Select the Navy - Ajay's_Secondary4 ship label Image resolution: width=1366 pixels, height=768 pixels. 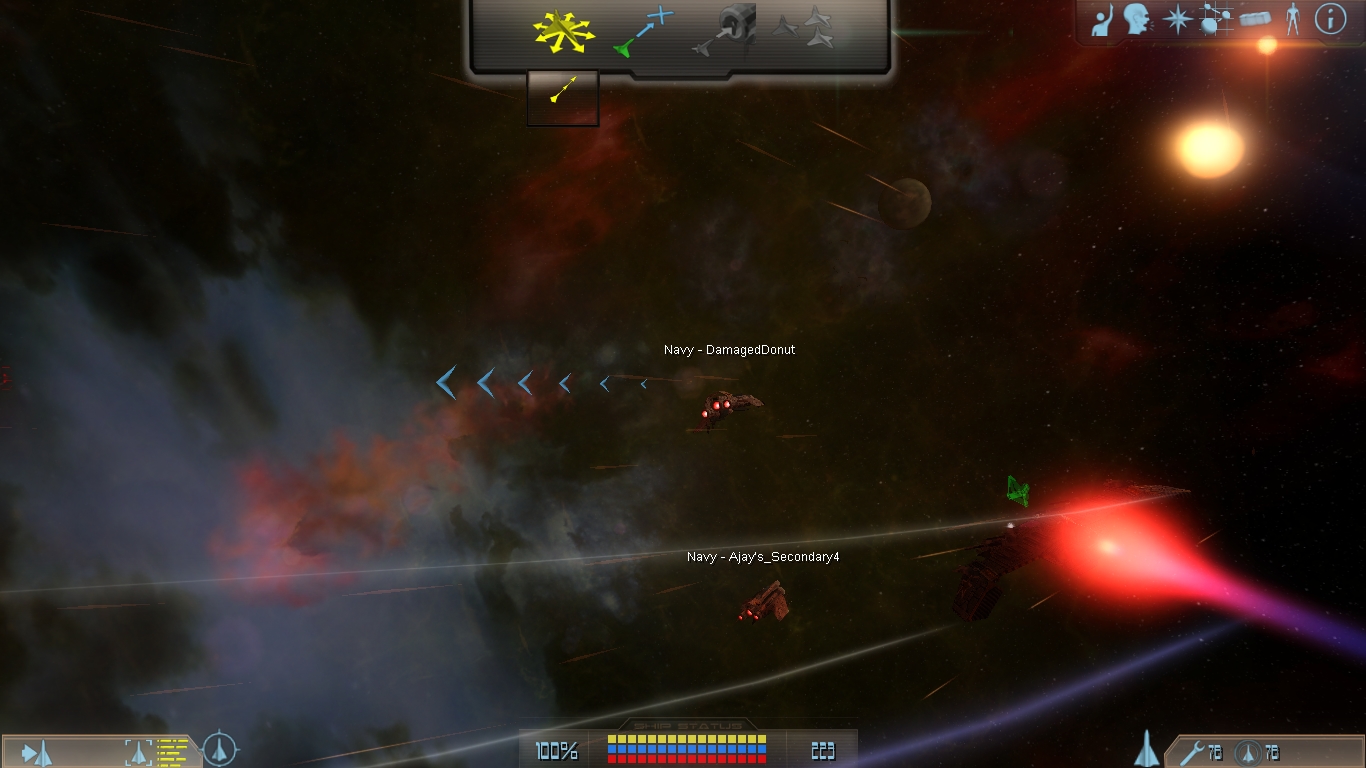[762, 557]
